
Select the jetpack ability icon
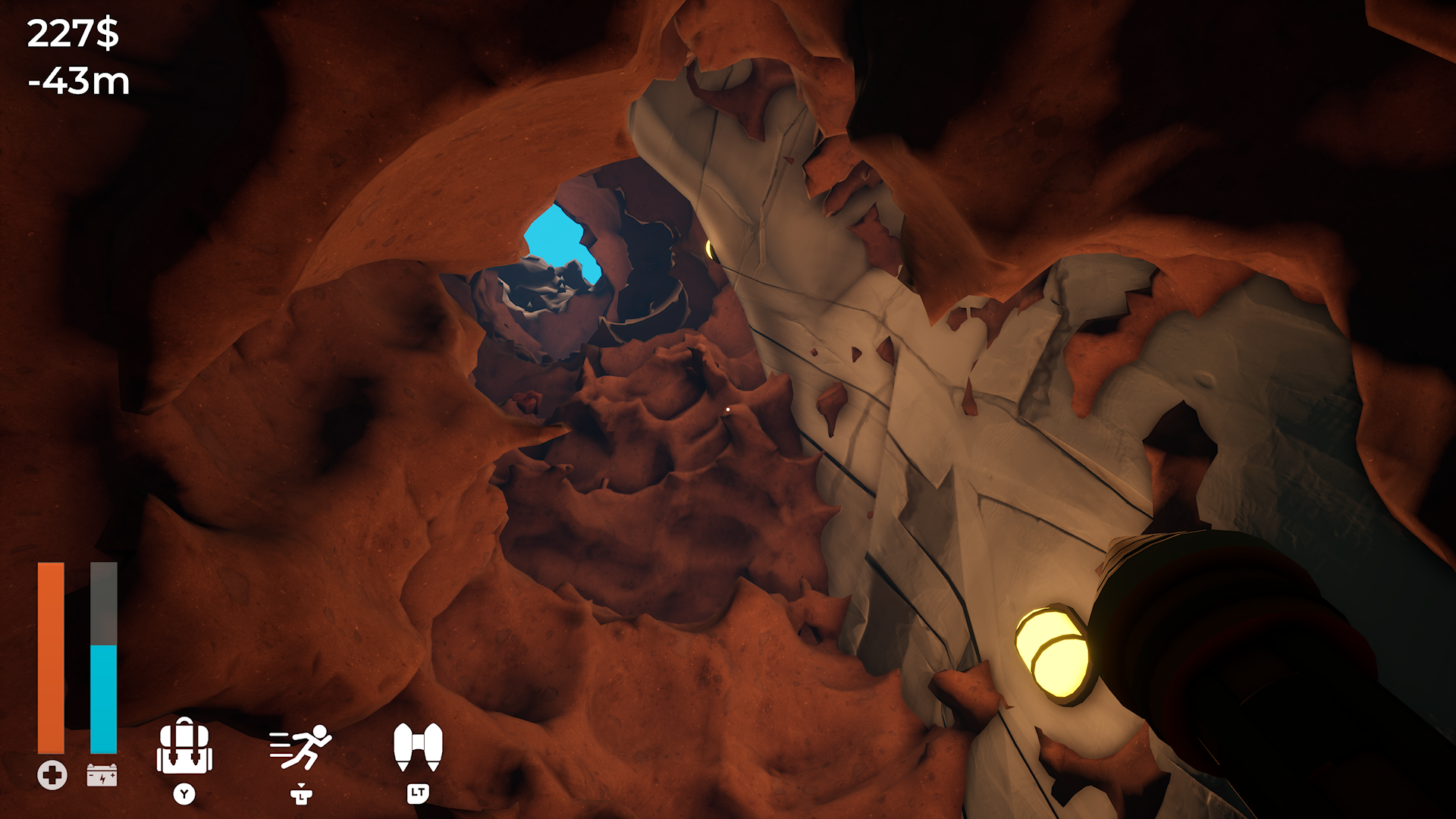[418, 747]
